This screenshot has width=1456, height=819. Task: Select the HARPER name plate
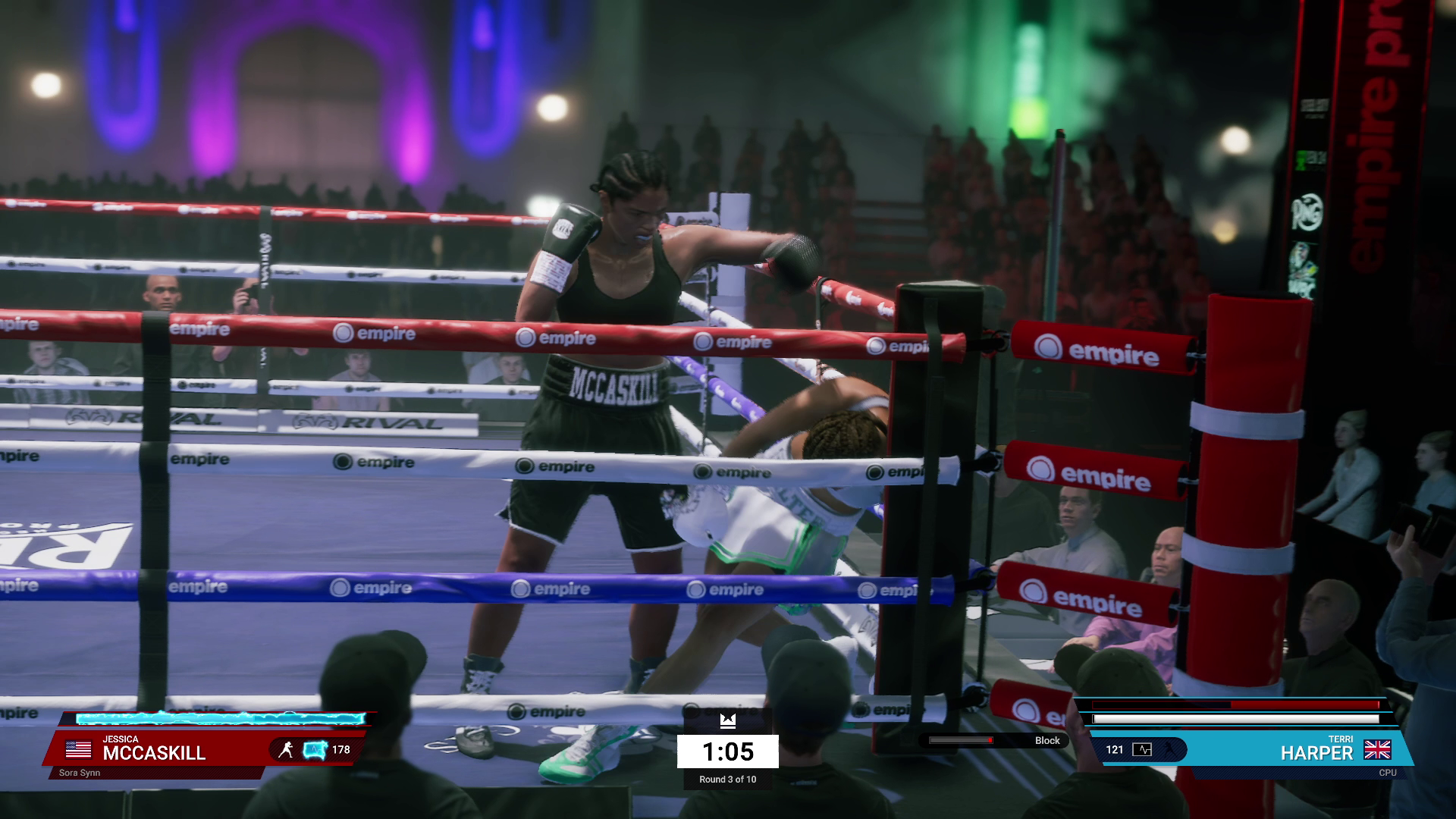point(1316,752)
